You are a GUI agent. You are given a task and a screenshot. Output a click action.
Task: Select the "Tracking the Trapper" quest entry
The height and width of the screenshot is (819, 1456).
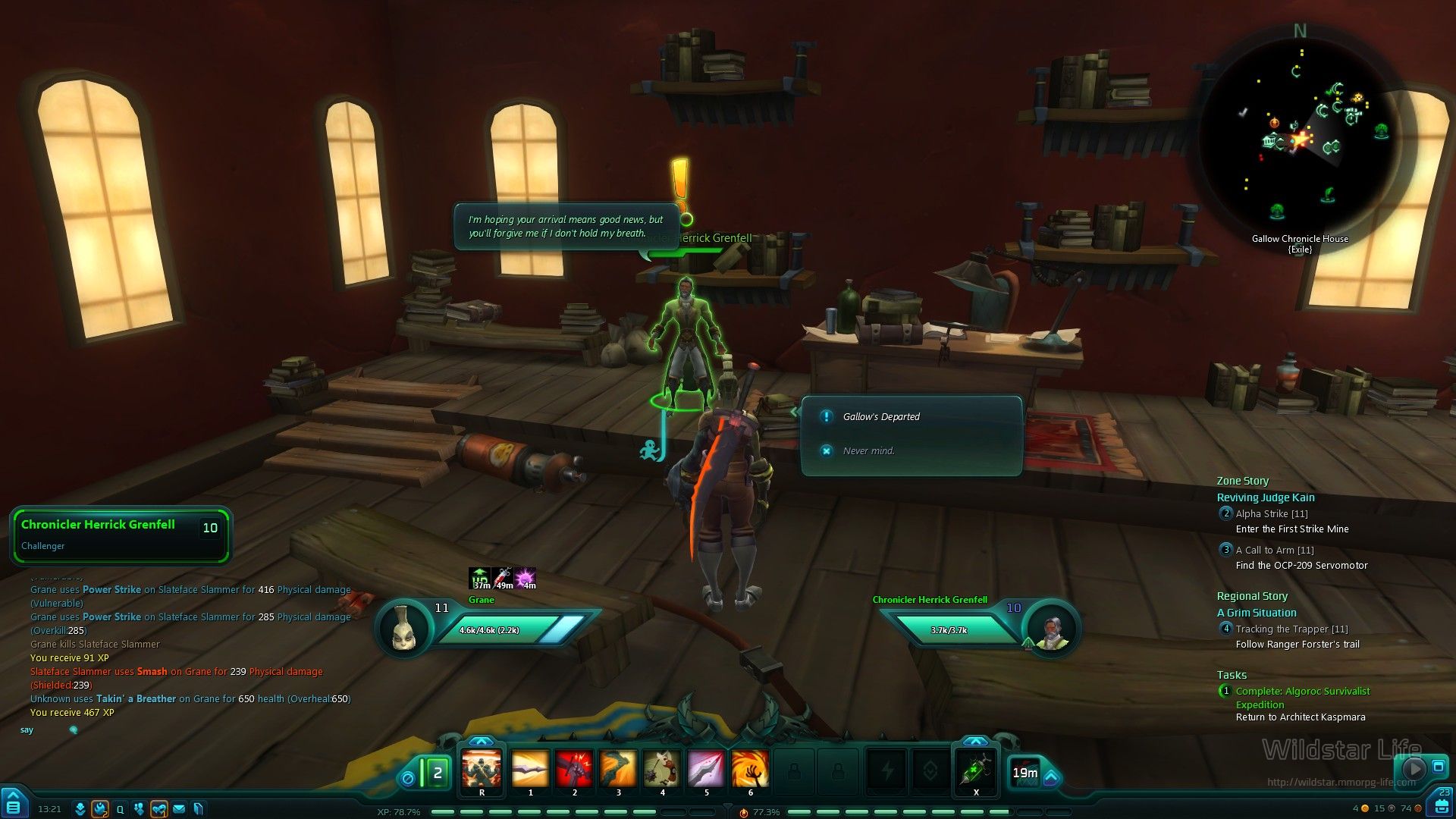tap(1291, 629)
